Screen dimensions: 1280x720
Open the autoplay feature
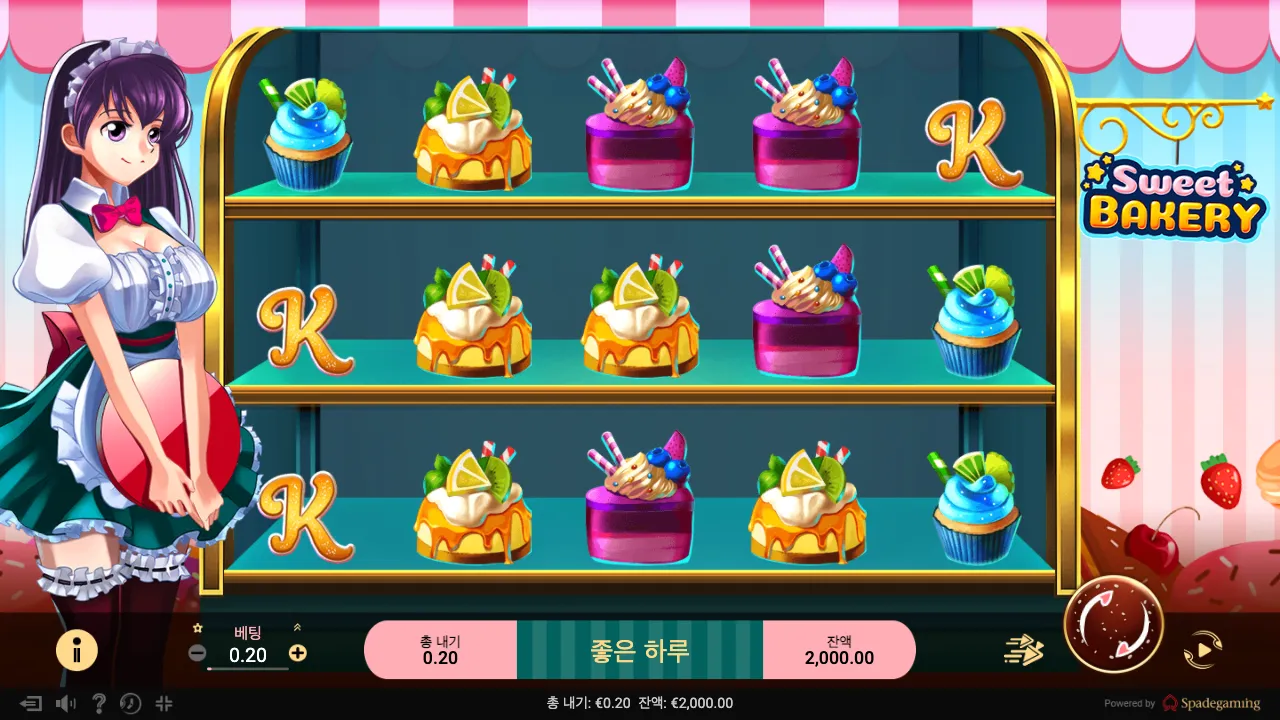click(1204, 648)
